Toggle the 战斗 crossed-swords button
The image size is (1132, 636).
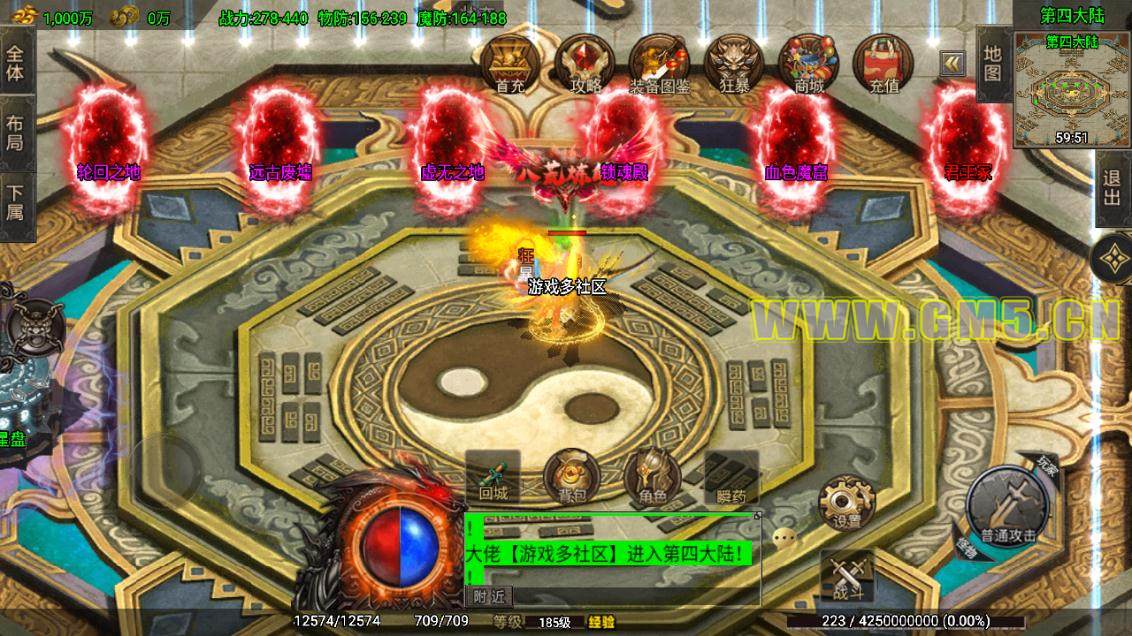point(847,577)
